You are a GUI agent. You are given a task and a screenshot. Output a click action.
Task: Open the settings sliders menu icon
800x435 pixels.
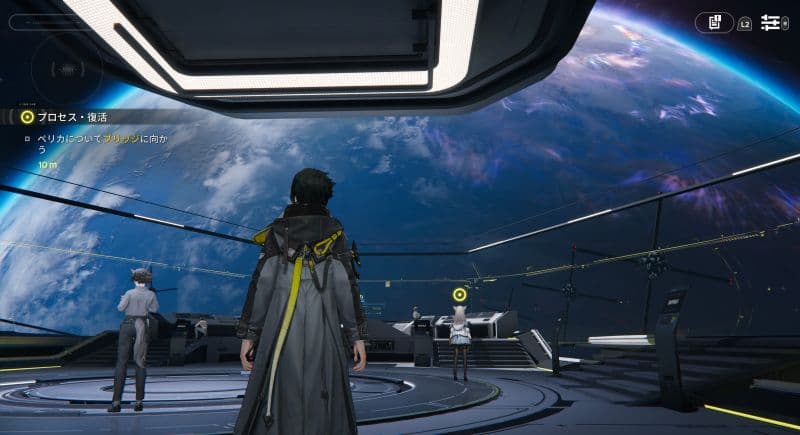click(771, 22)
